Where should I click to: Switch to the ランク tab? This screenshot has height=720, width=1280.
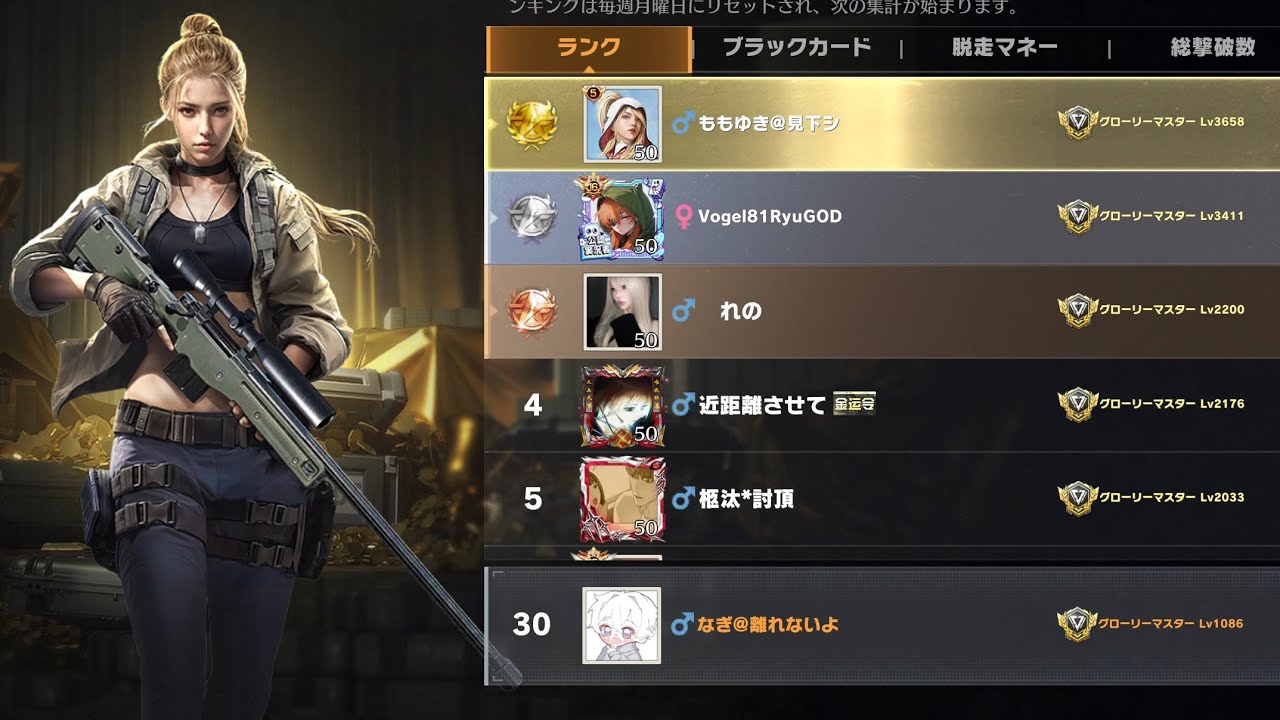click(x=589, y=48)
